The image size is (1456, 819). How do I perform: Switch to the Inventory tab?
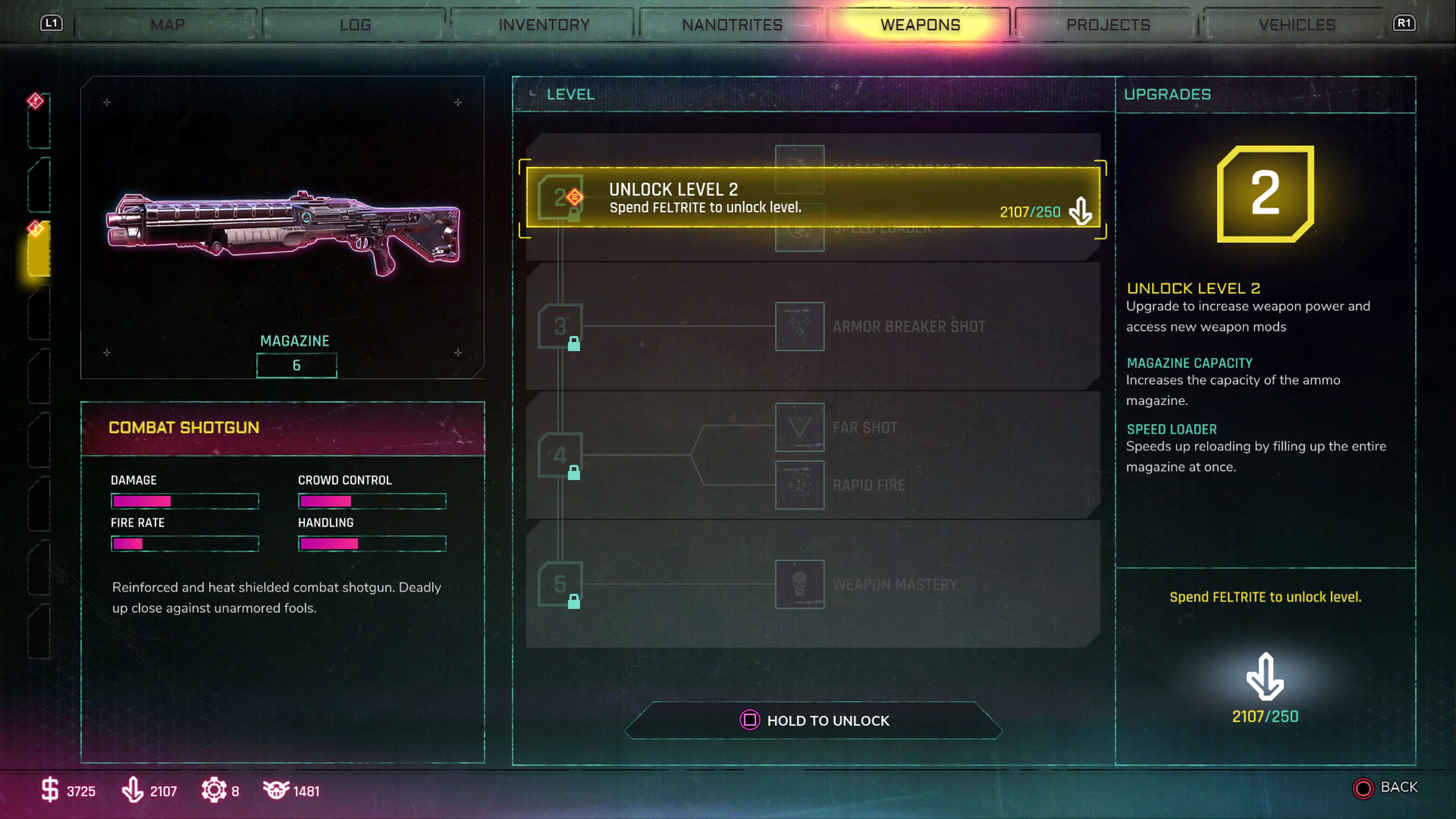pyautogui.click(x=544, y=25)
